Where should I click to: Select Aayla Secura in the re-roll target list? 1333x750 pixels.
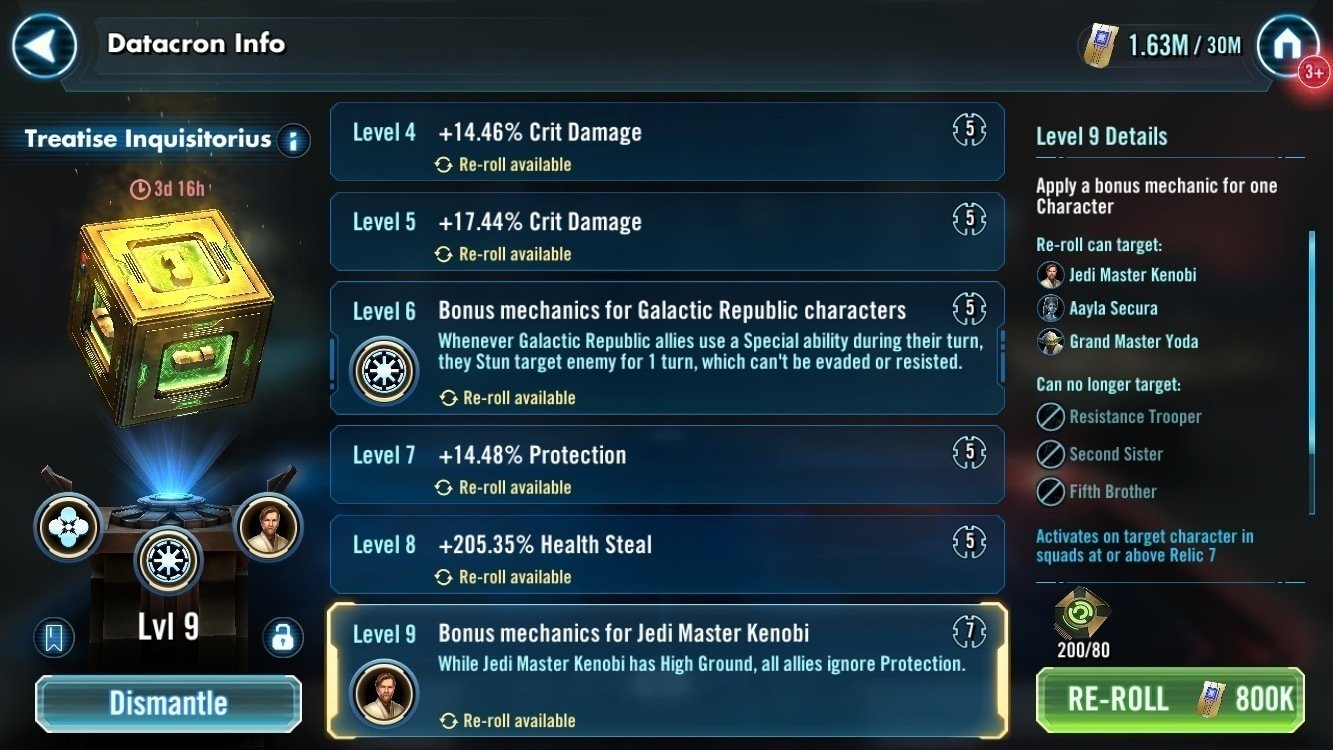(x=1113, y=308)
